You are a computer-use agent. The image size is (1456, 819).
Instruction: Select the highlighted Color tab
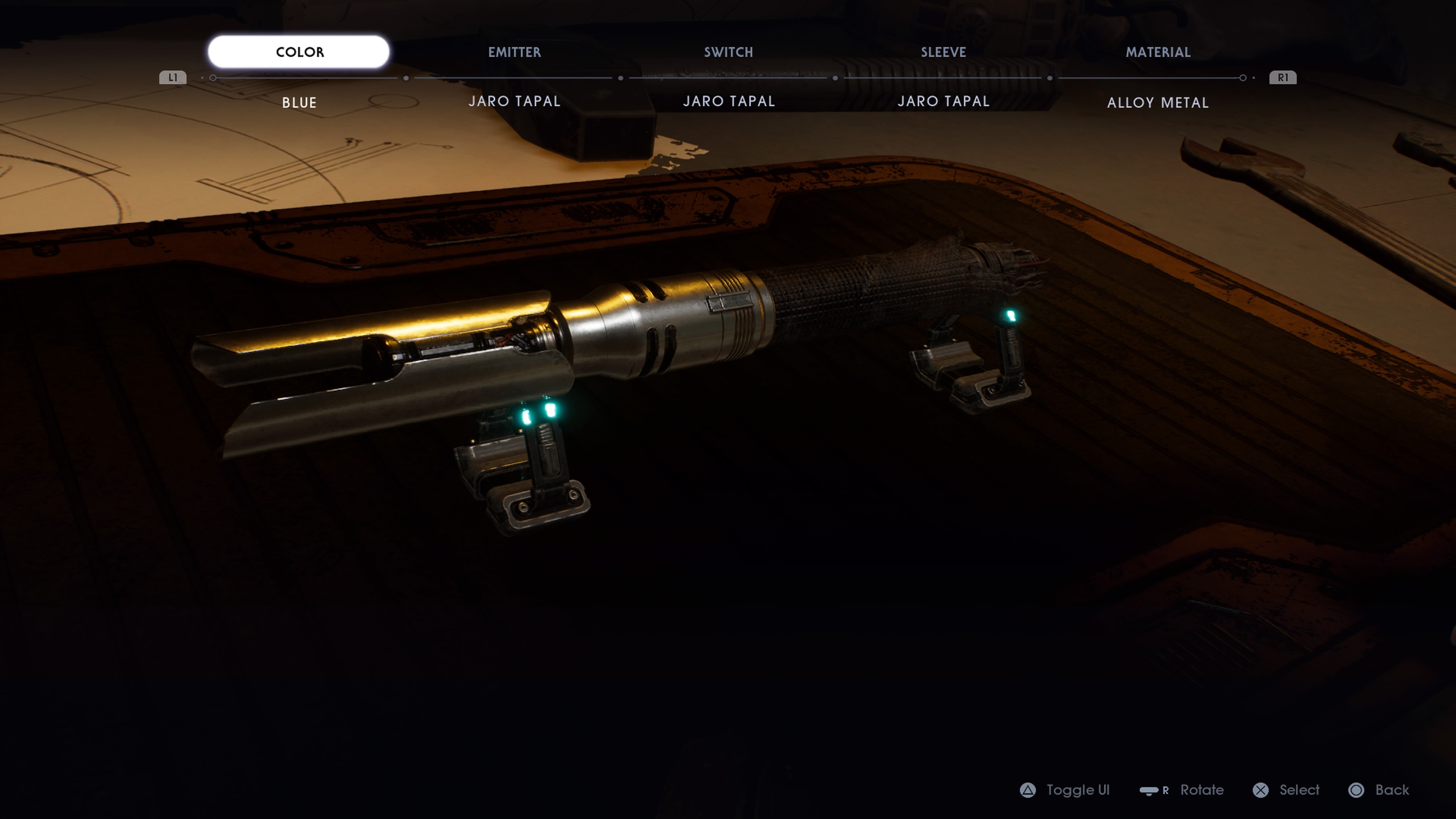click(299, 52)
